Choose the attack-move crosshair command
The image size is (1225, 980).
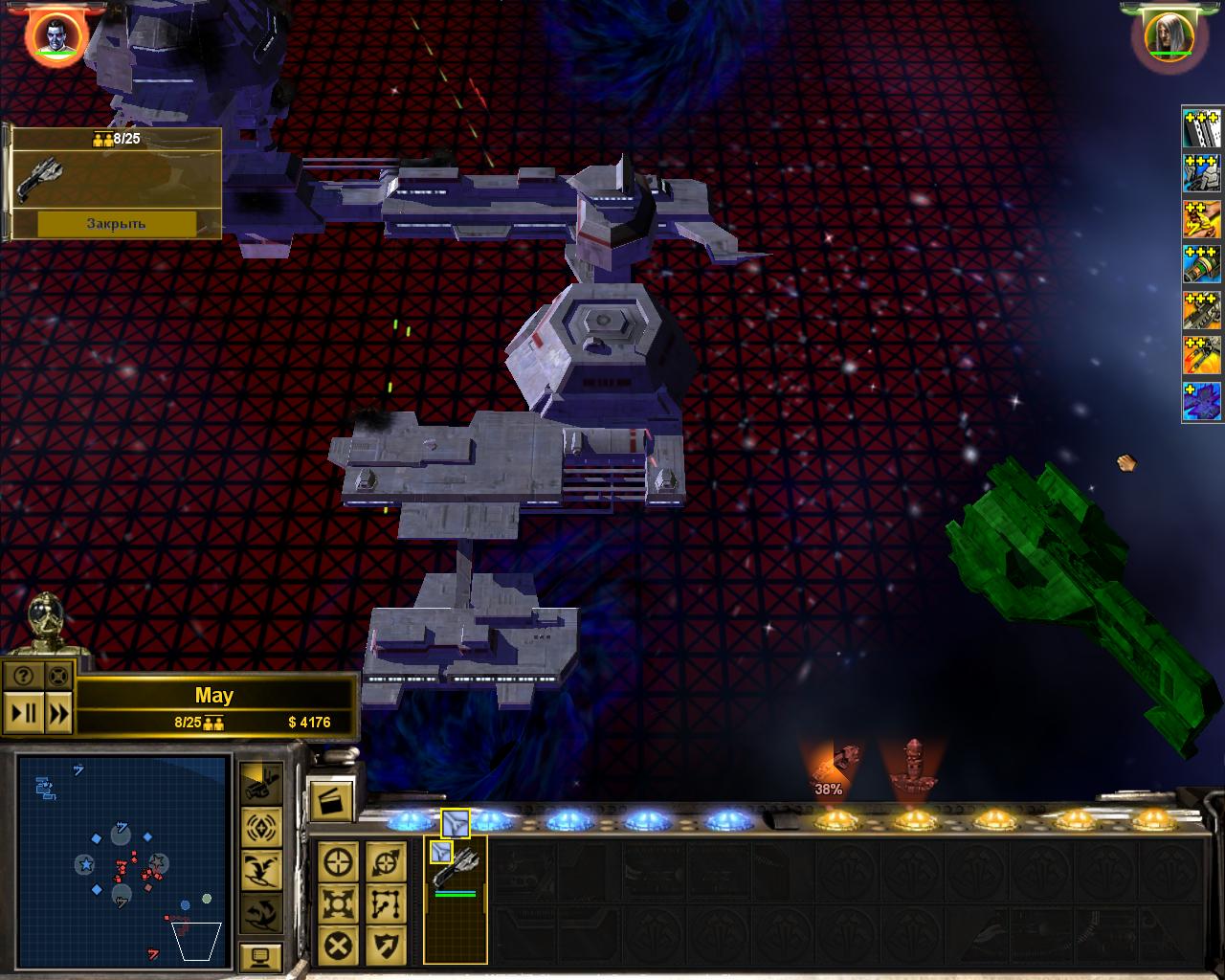click(339, 862)
